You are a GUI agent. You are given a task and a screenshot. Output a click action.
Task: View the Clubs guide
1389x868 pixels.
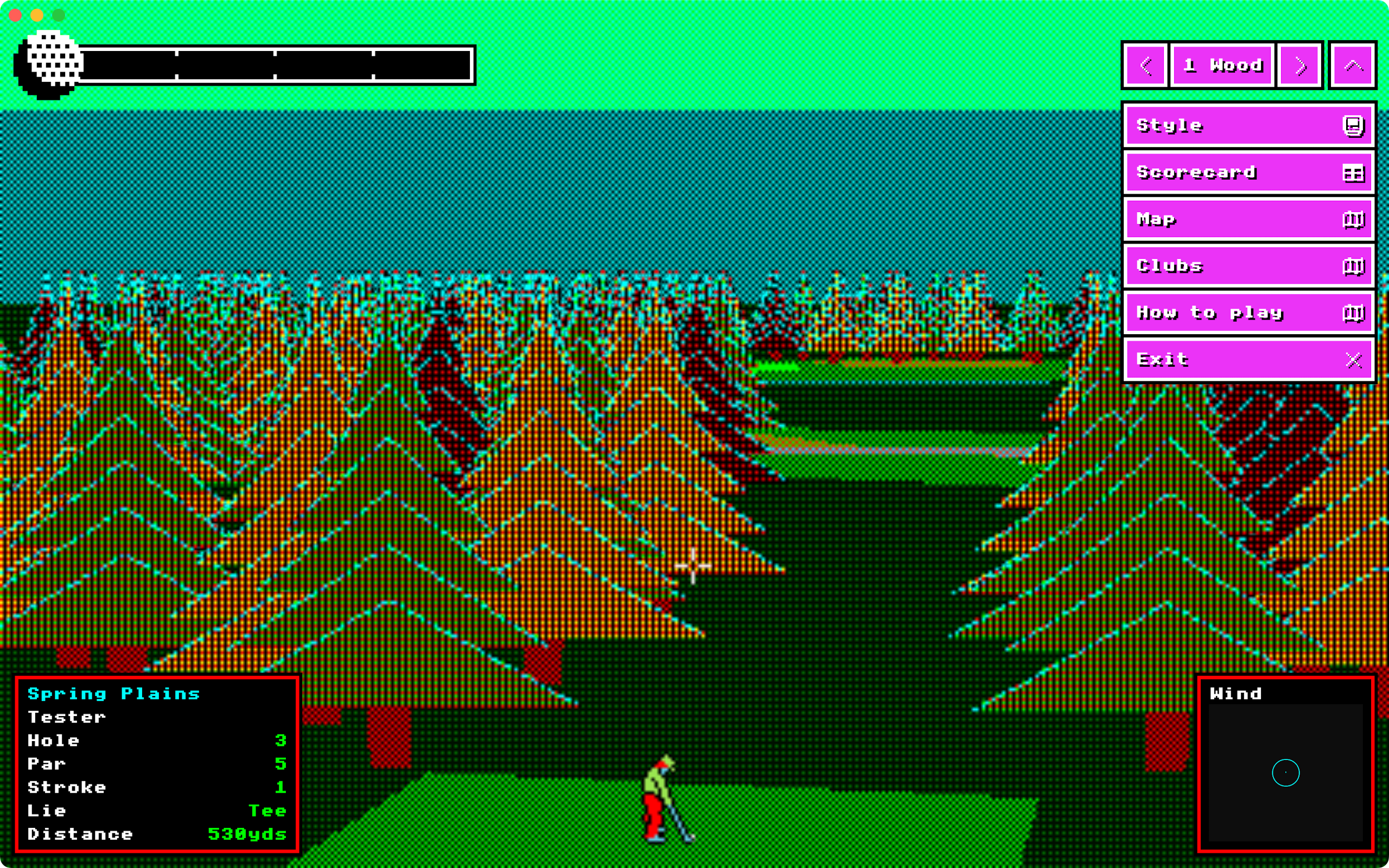pos(1248,266)
